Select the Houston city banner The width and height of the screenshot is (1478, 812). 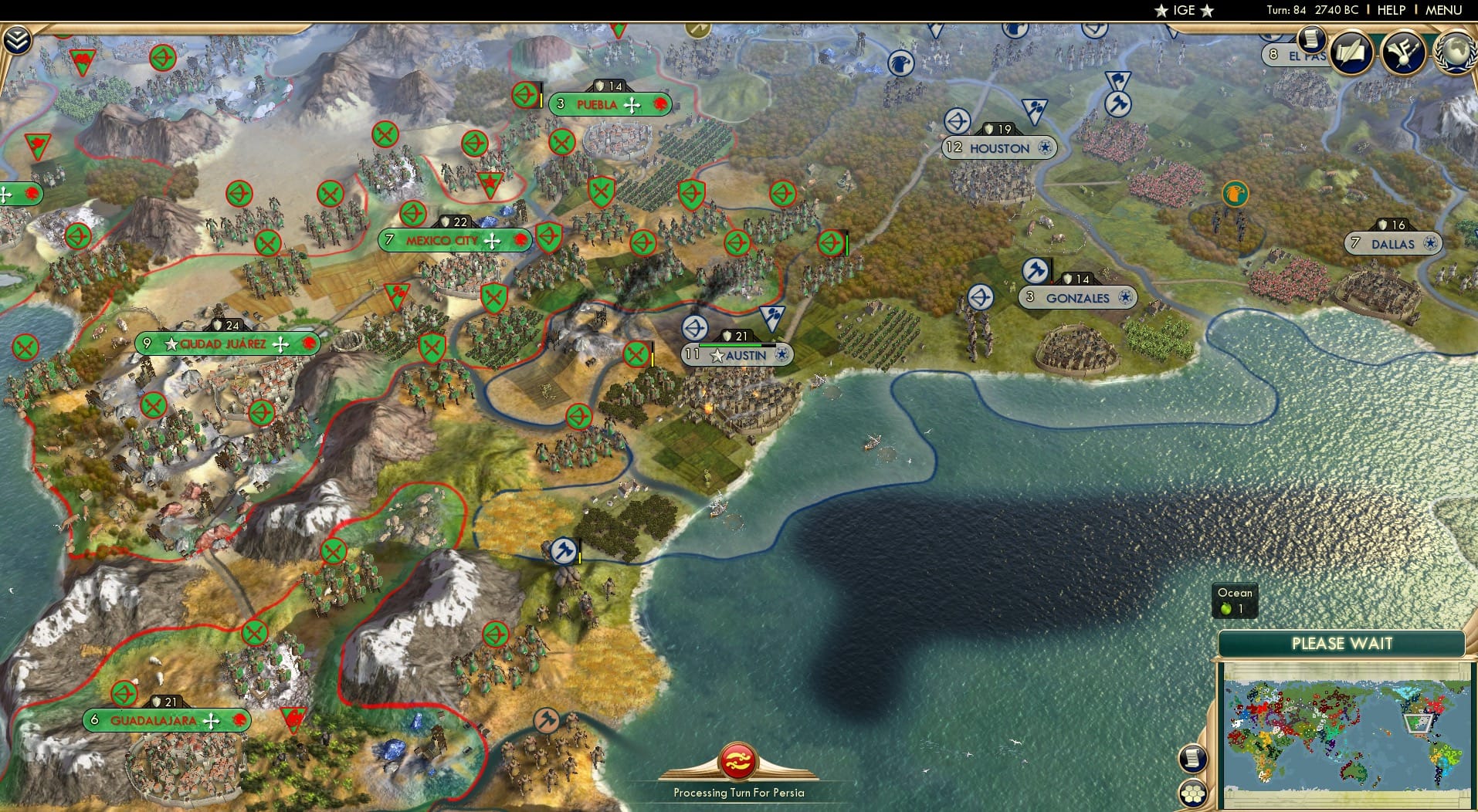(998, 147)
